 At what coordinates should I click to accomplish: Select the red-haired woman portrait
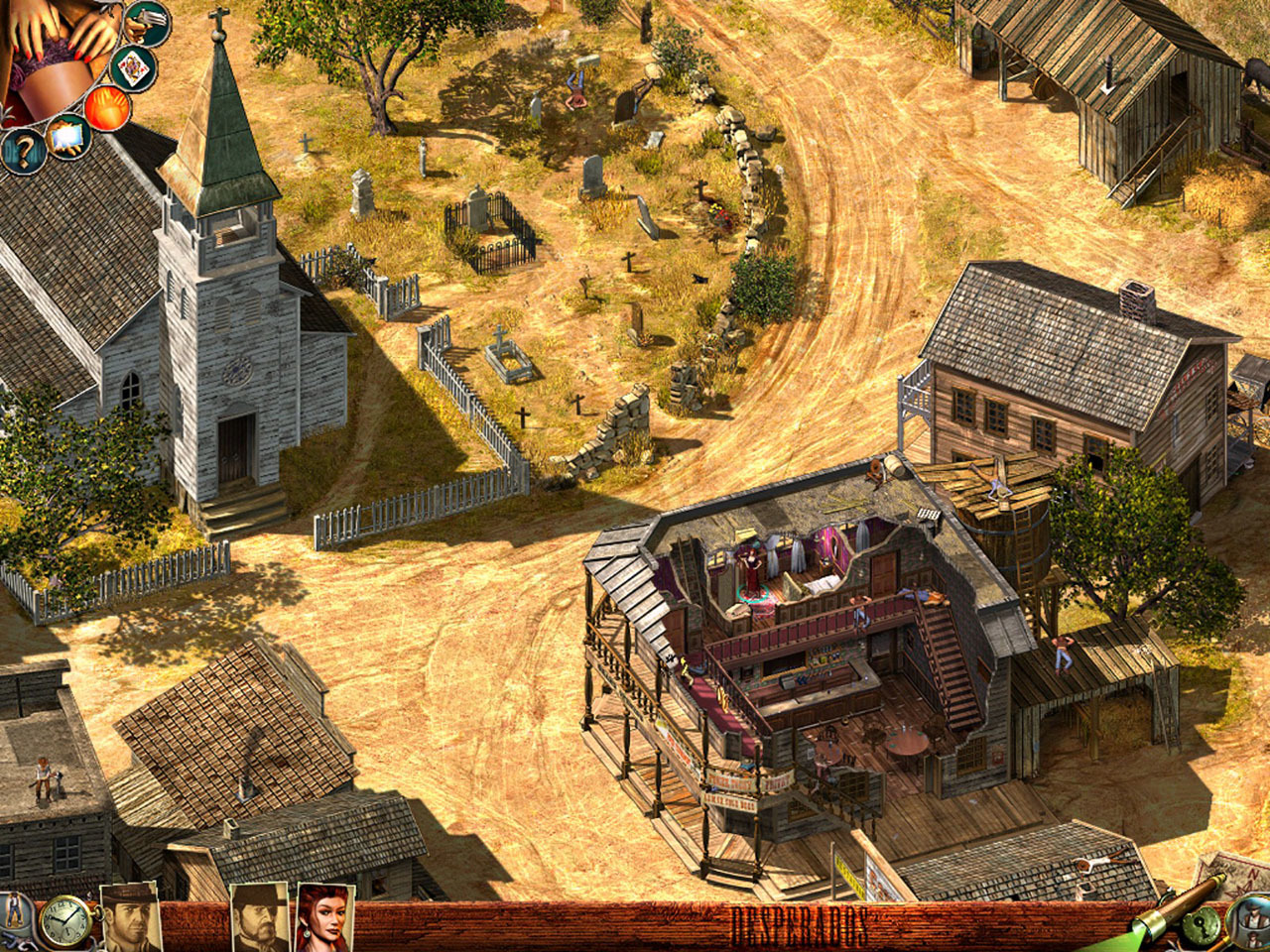(325, 917)
